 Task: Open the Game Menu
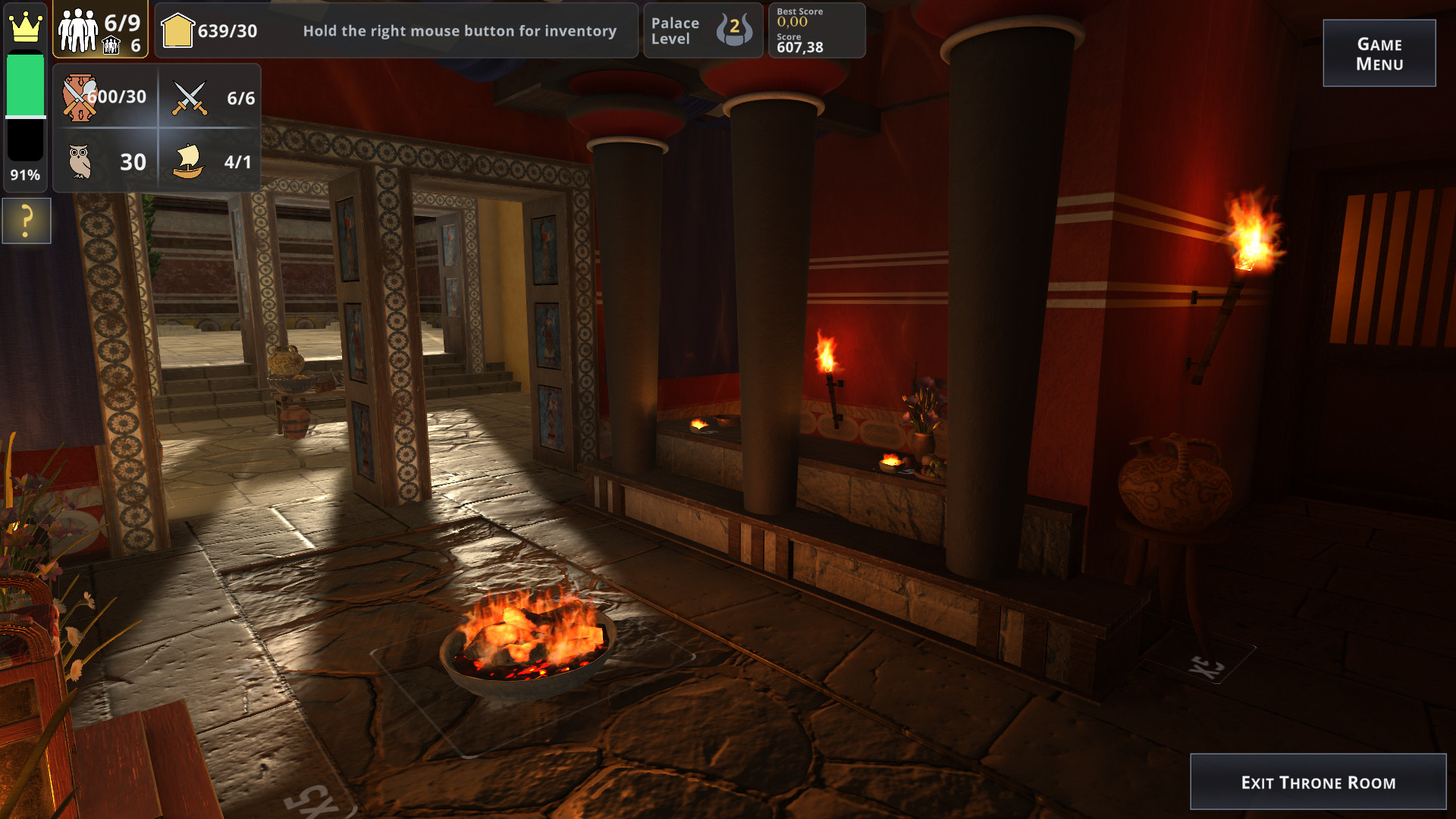coord(1379,52)
